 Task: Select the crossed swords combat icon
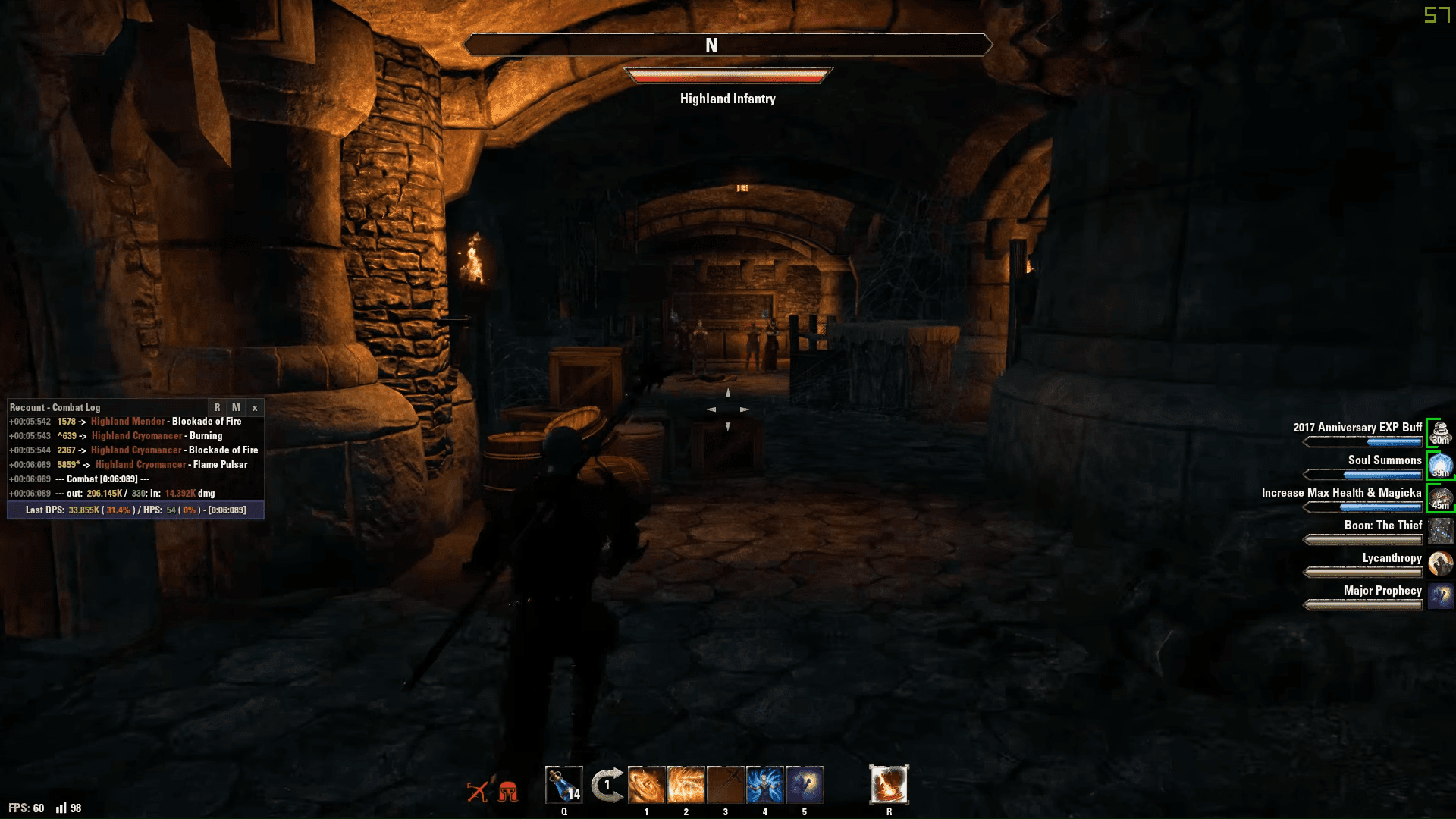point(476,791)
